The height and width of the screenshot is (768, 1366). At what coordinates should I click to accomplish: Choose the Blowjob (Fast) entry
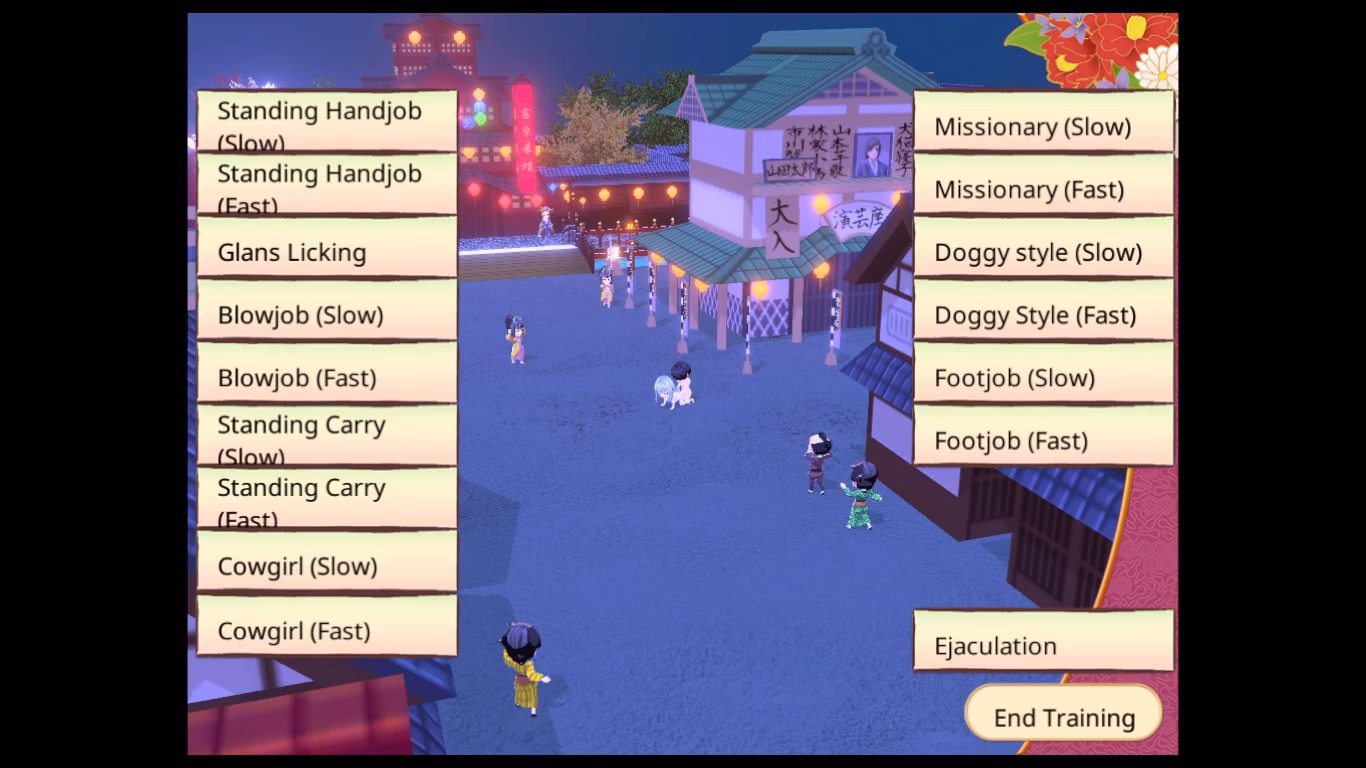327,374
